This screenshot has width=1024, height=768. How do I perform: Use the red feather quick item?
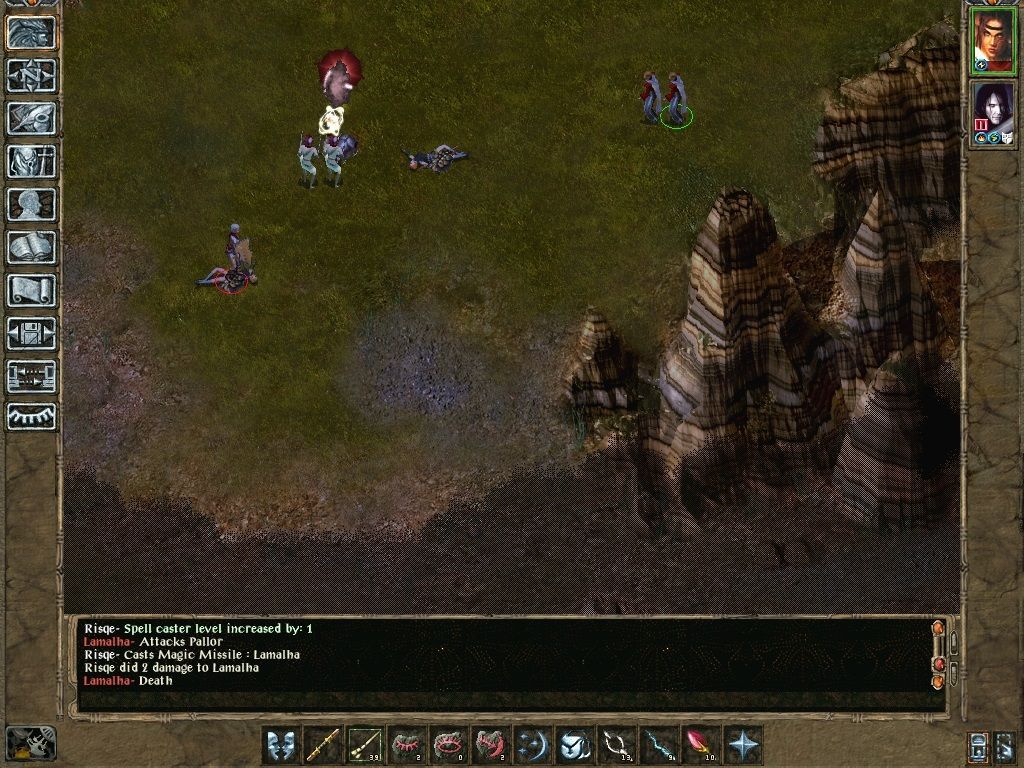point(702,745)
